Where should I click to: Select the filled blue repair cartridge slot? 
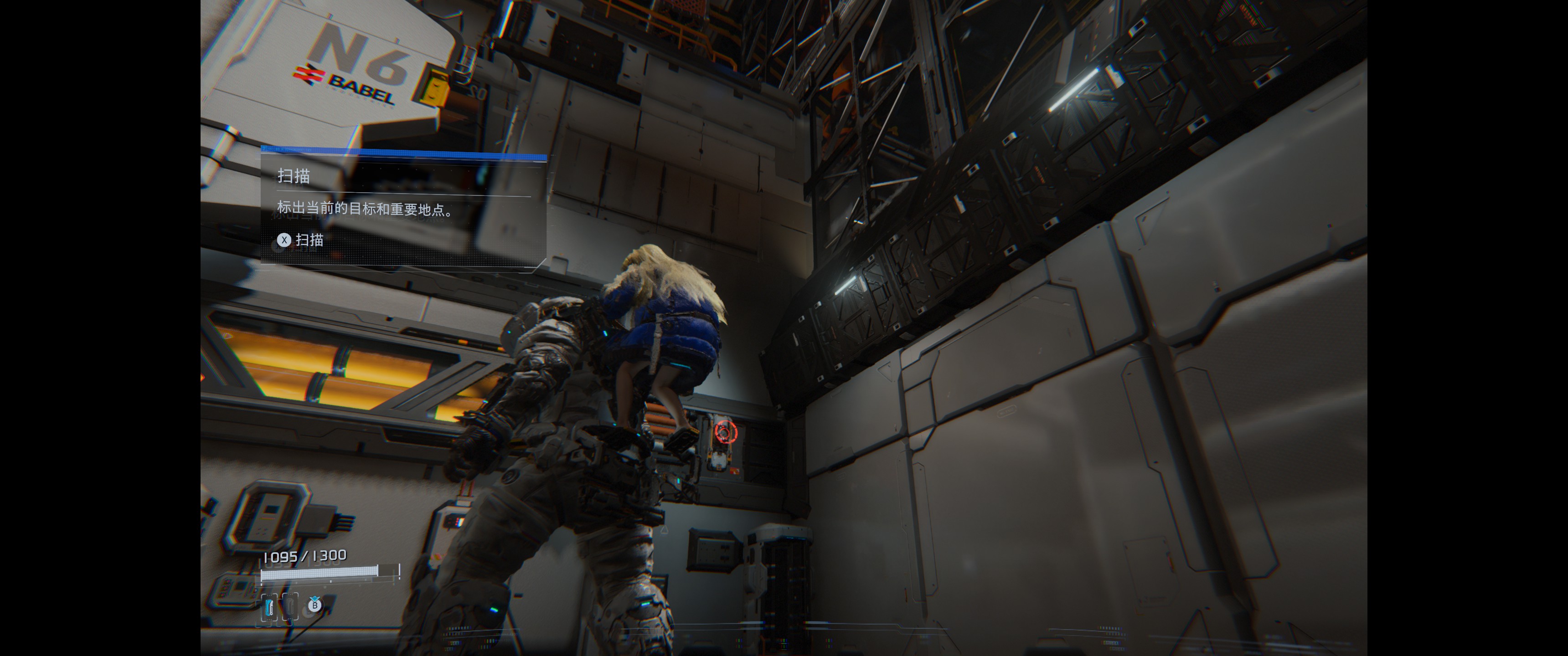coord(269,607)
